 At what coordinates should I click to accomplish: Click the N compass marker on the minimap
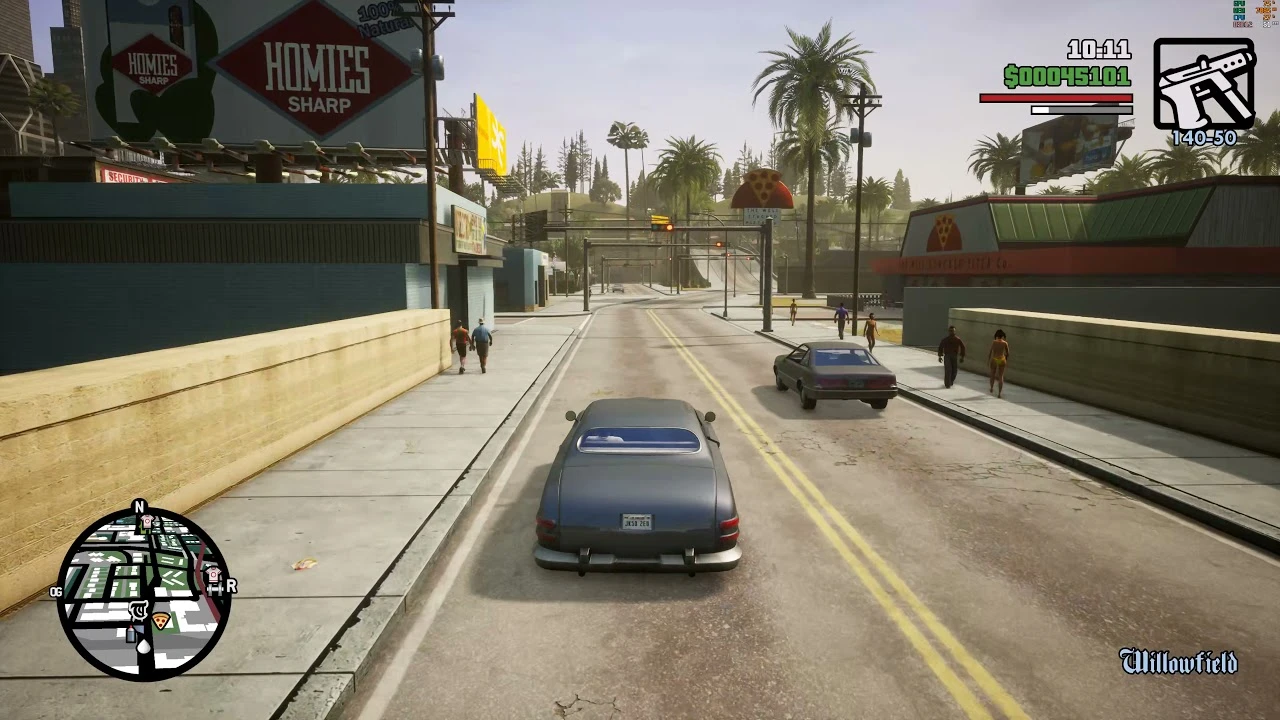tap(139, 504)
